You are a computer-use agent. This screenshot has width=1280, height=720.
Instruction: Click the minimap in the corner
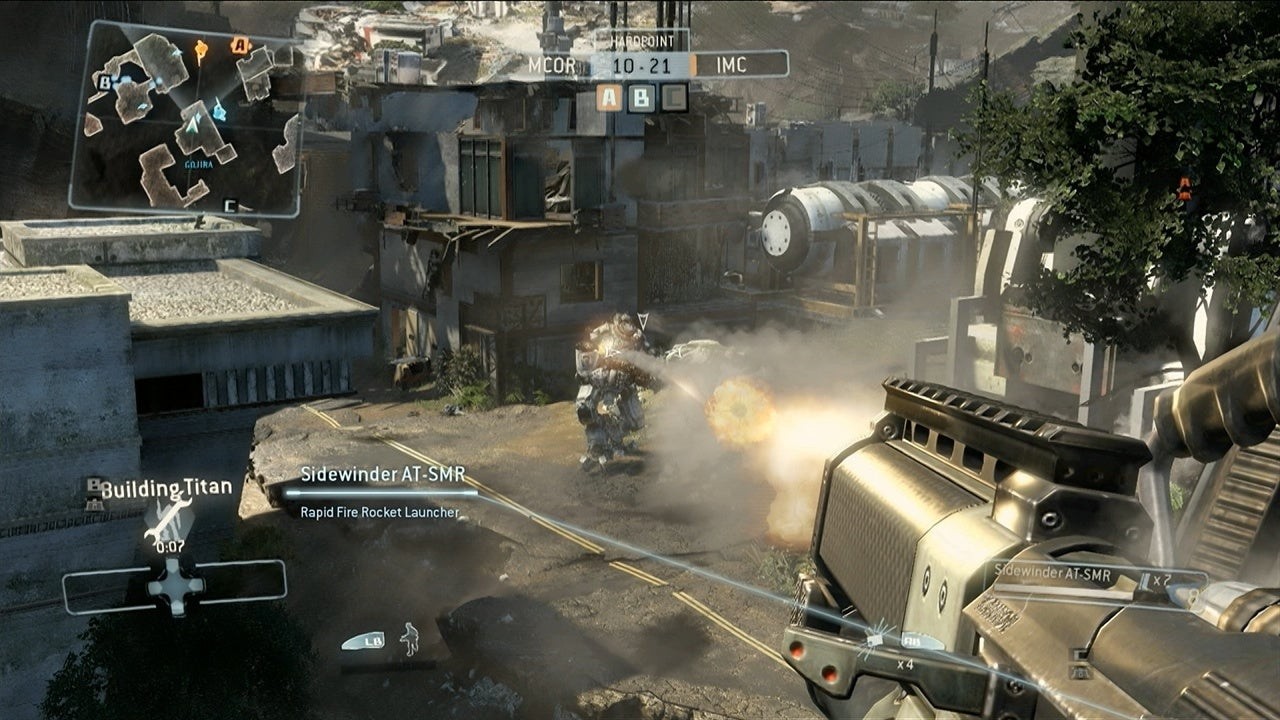click(x=186, y=118)
